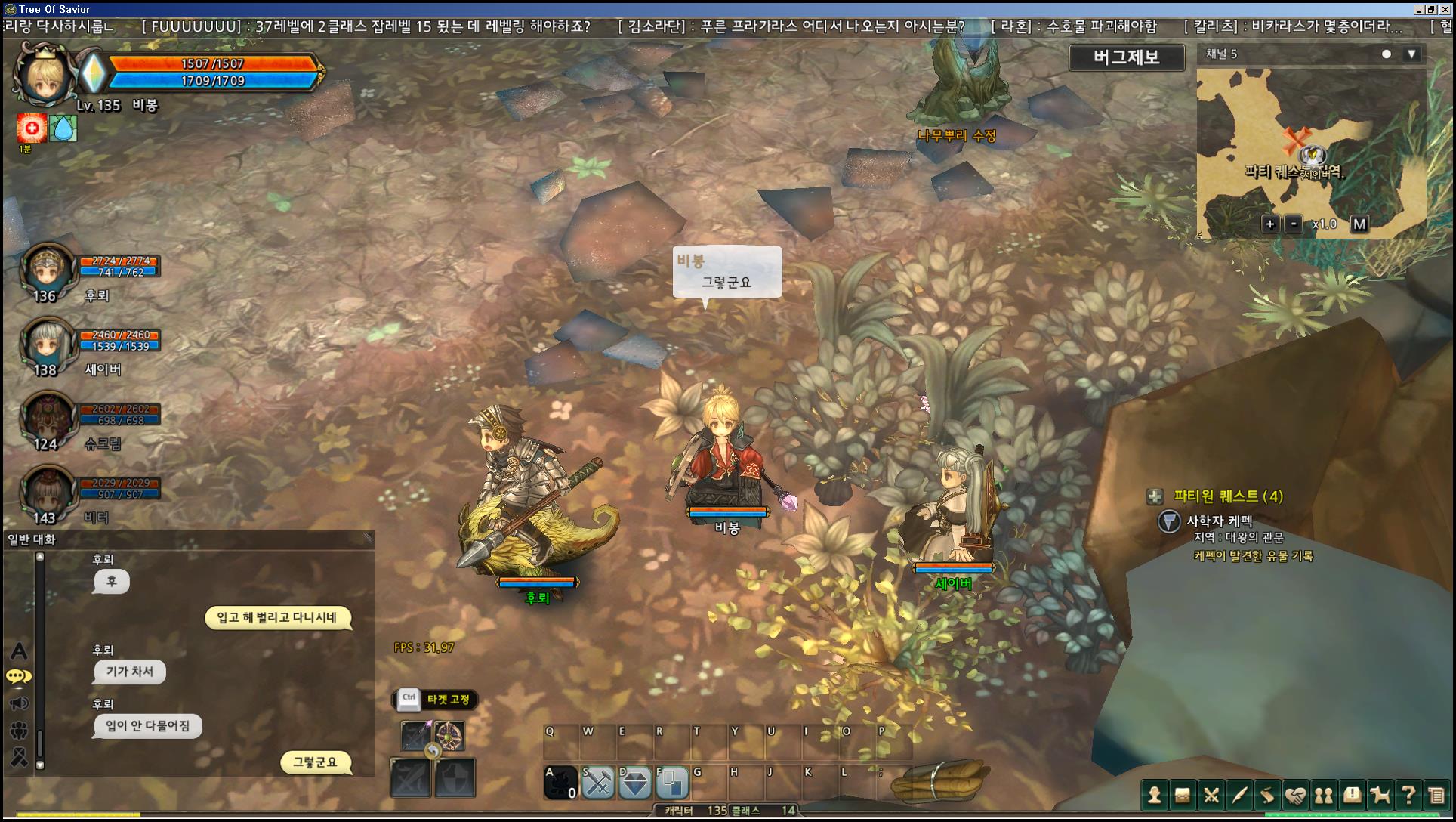This screenshot has width=1456, height=822.
Task: Open the character info silhouette menu icon
Action: (1154, 795)
